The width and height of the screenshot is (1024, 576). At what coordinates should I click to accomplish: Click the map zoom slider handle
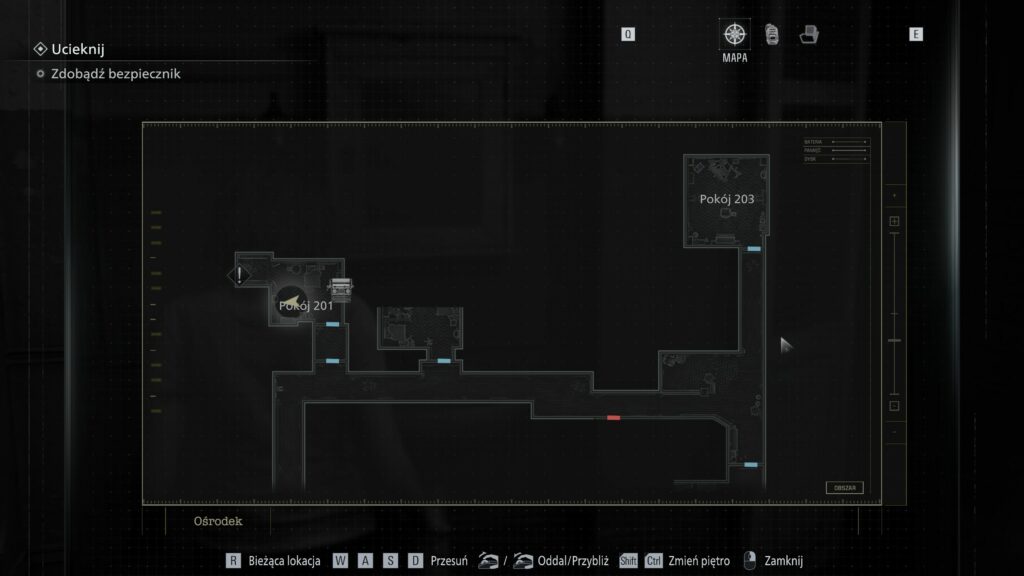click(x=895, y=341)
